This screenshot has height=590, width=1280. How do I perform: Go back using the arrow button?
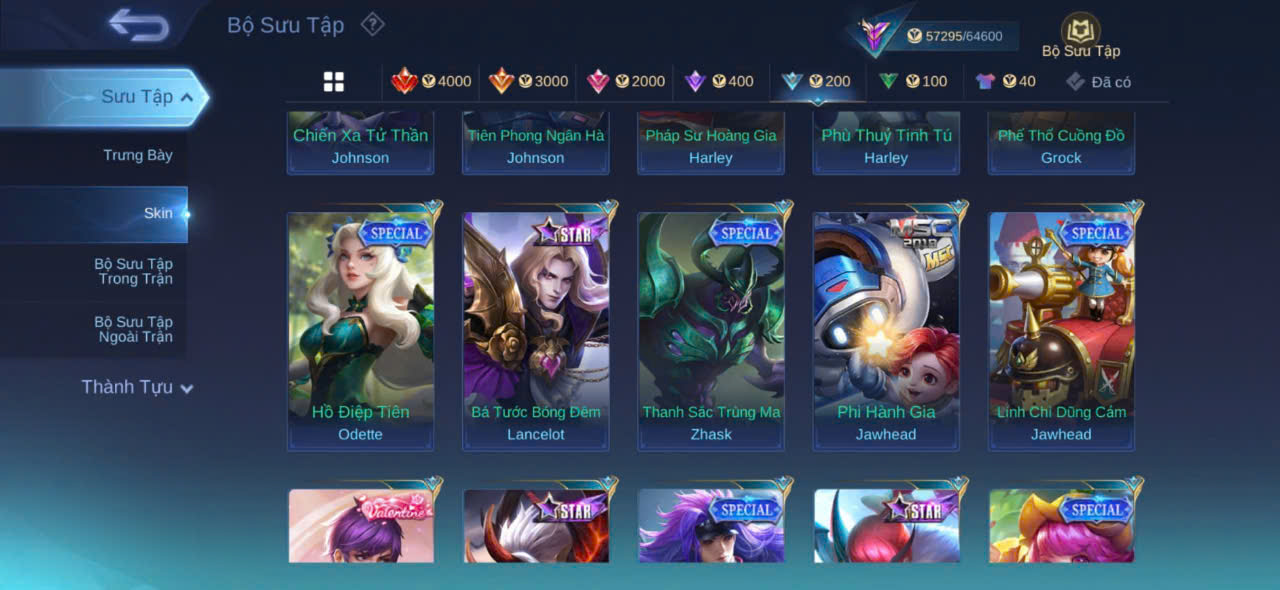click(x=139, y=25)
